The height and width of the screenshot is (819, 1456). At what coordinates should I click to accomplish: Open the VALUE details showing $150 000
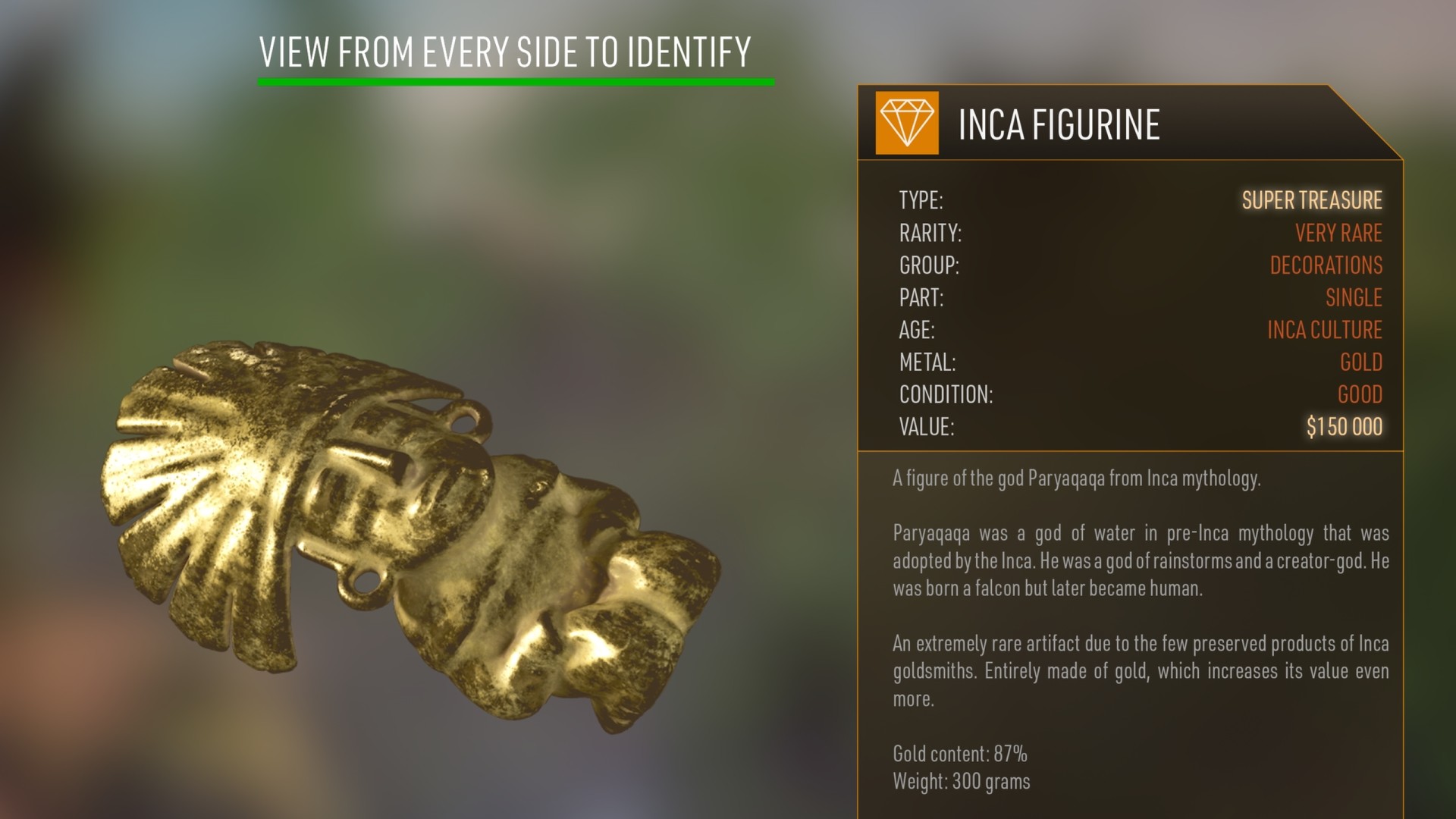pyautogui.click(x=1343, y=428)
